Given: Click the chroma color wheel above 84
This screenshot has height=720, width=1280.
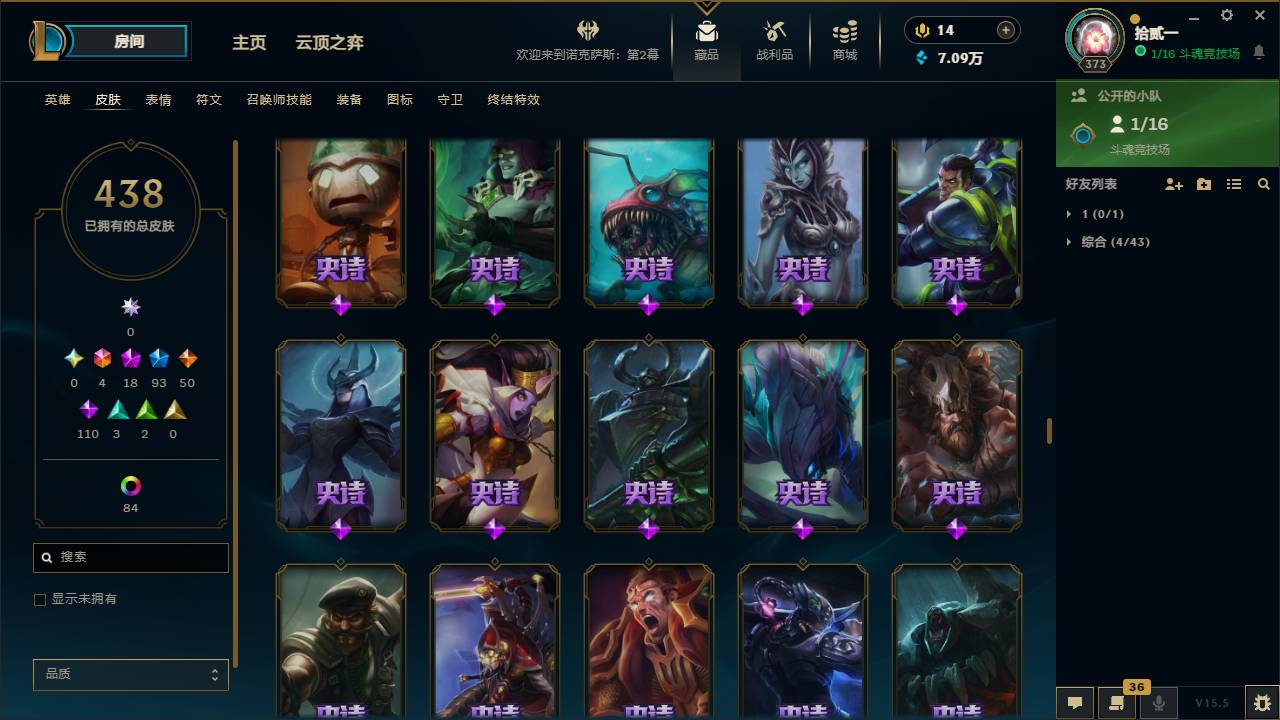Looking at the screenshot, I should (x=130, y=487).
